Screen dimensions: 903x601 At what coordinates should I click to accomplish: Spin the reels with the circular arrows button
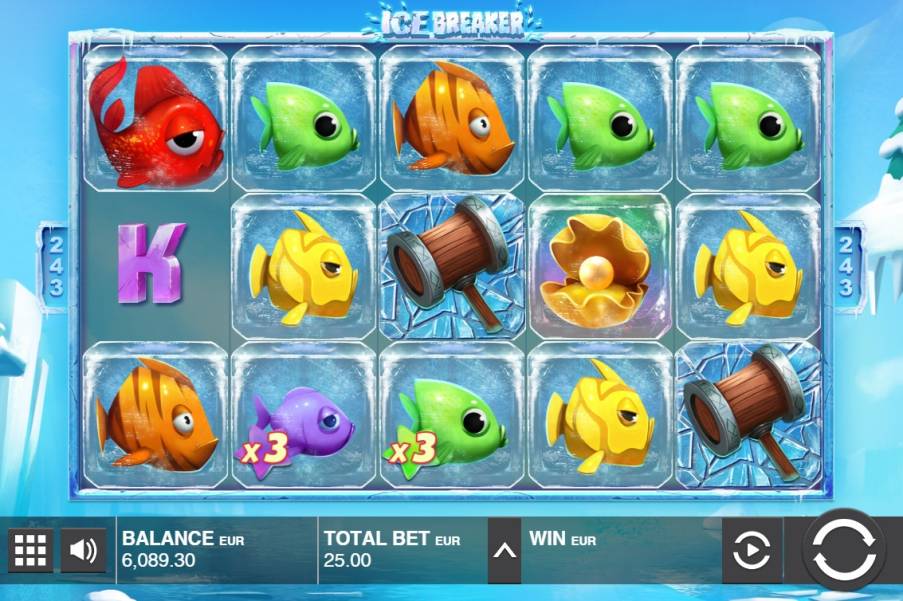click(844, 550)
